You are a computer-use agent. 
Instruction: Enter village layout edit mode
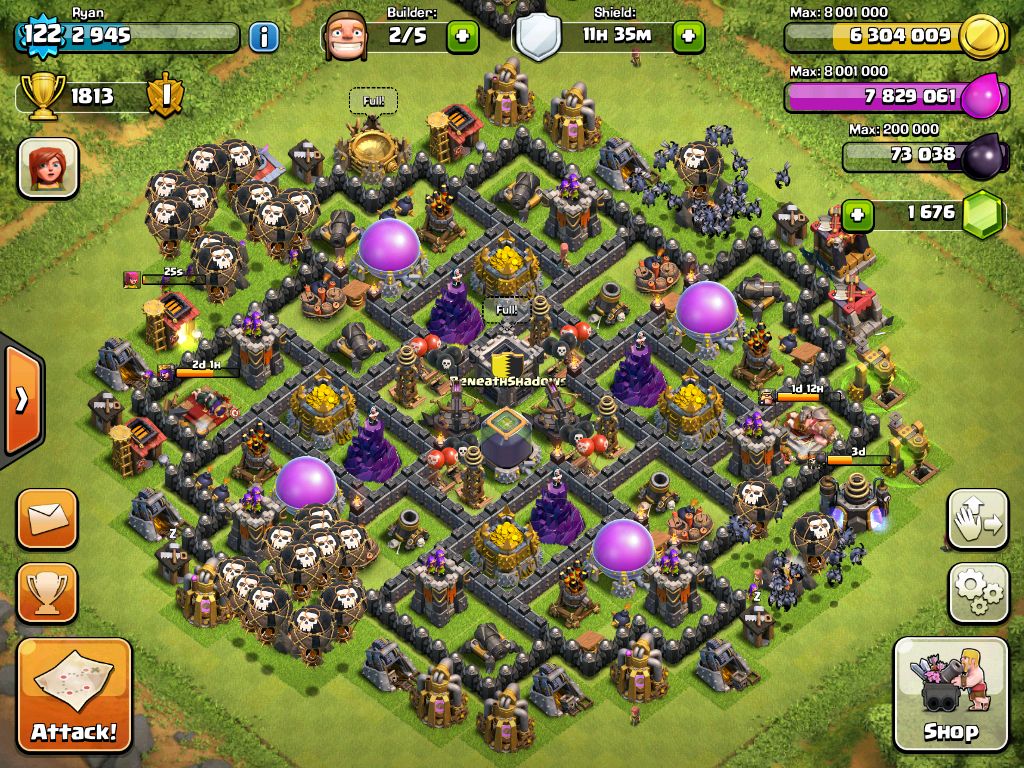(978, 520)
